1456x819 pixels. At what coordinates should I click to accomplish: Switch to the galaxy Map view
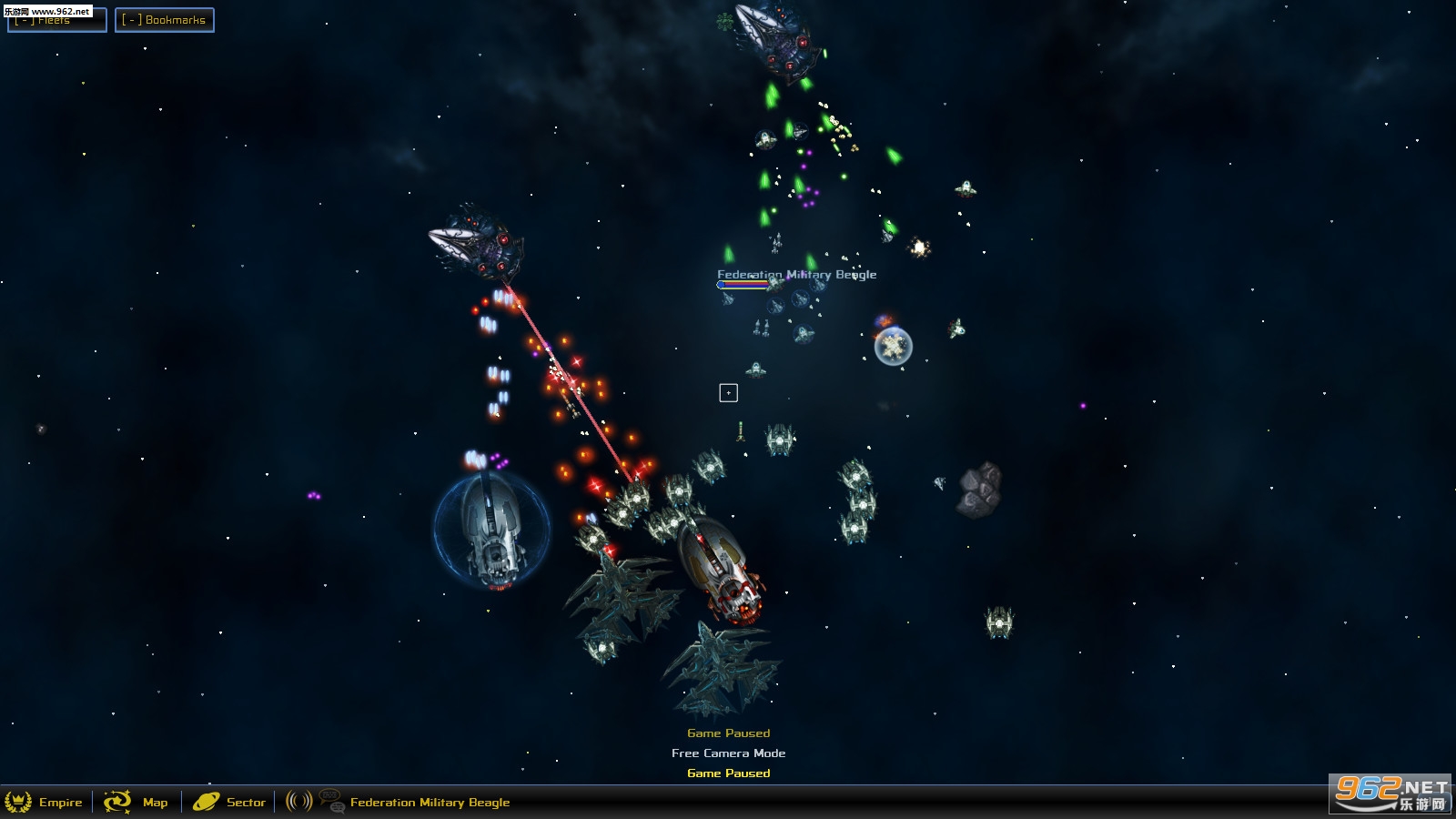pos(136,802)
